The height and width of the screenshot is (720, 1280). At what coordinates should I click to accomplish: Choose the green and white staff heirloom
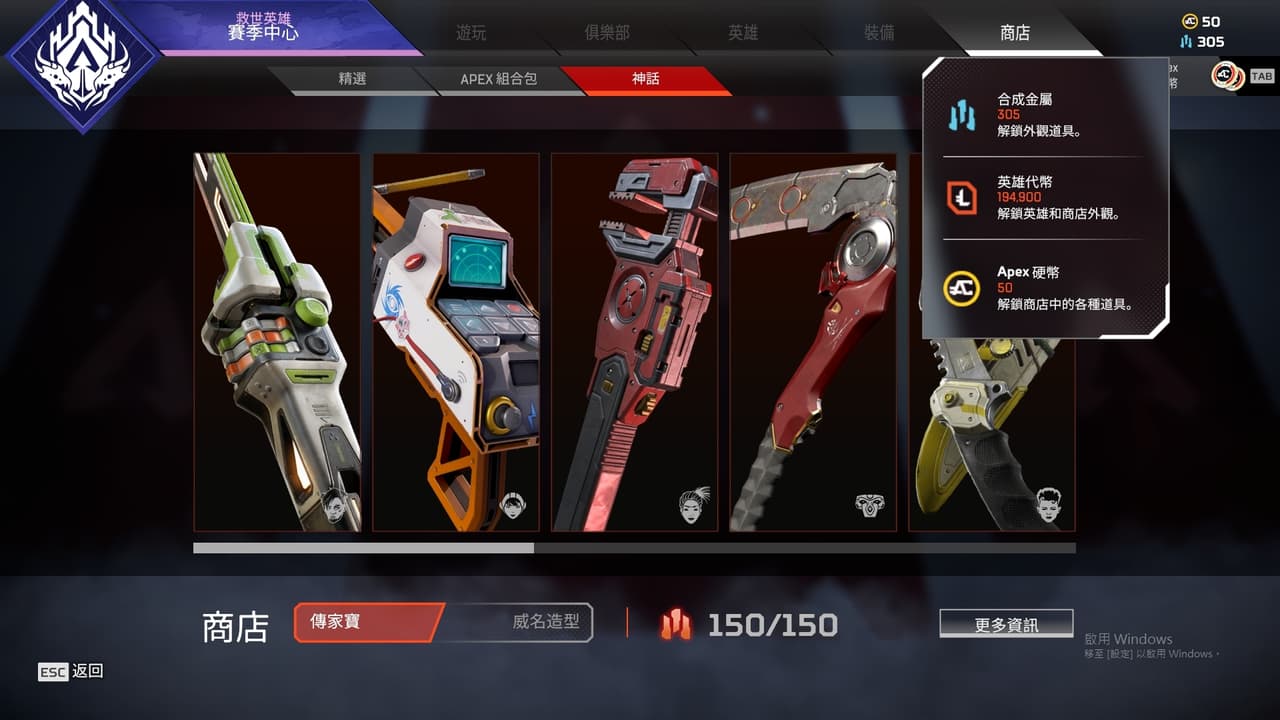(277, 341)
